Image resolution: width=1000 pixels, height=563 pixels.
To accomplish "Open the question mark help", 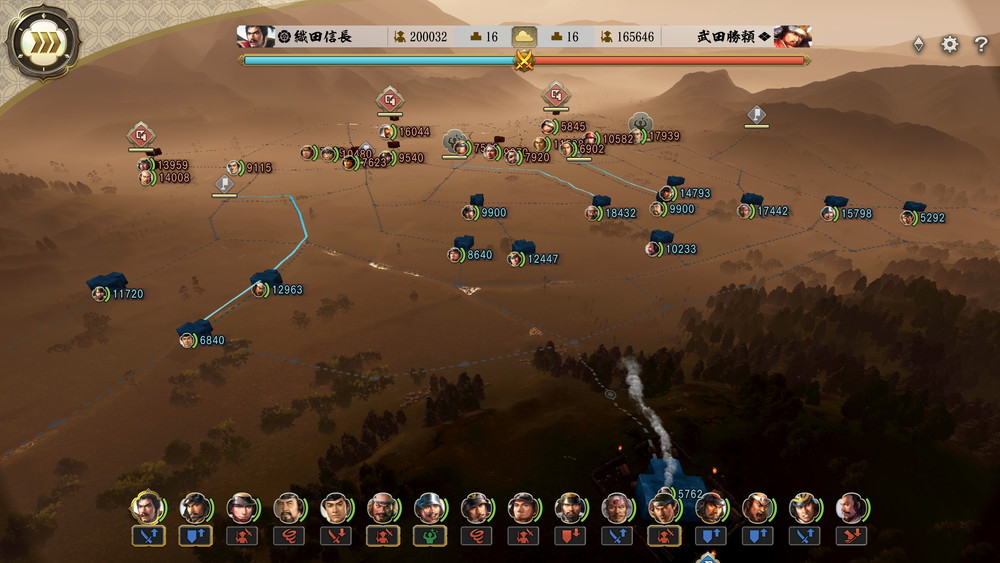I will [x=981, y=45].
